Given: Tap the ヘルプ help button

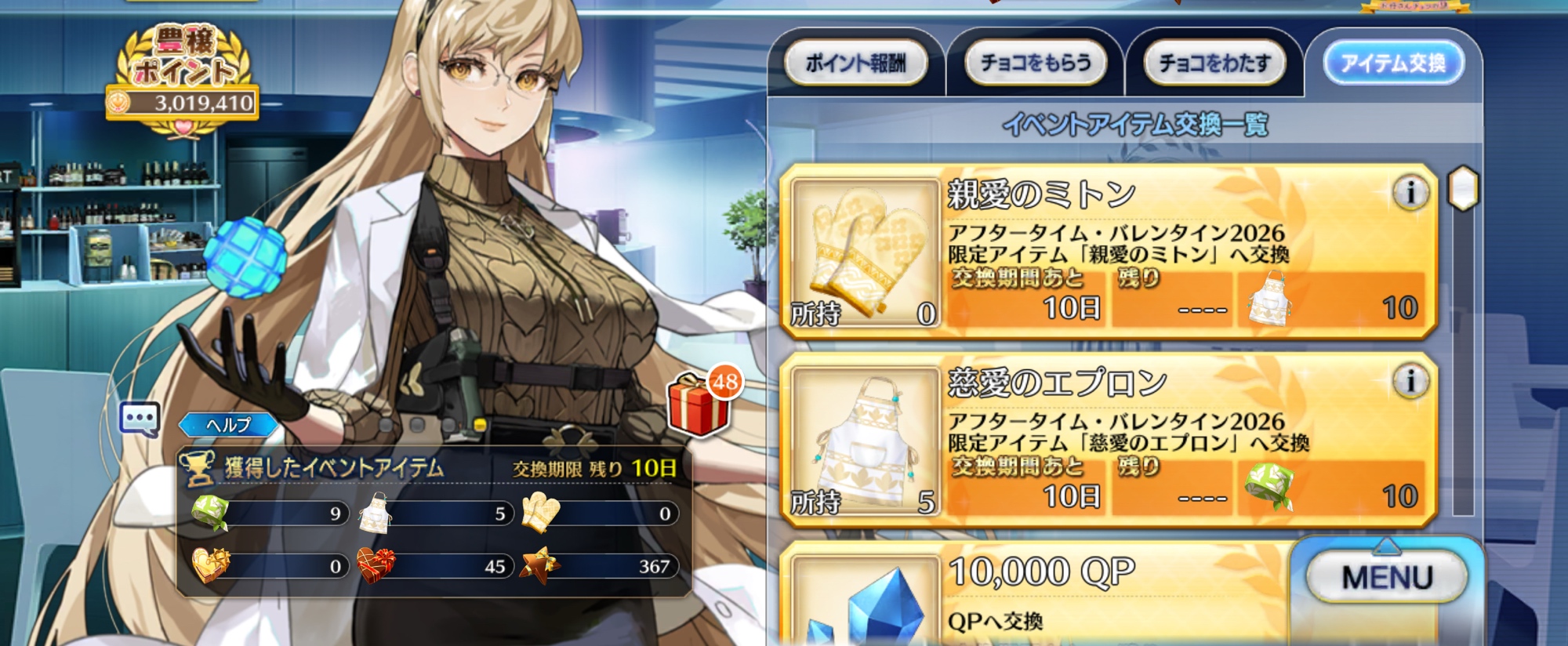Looking at the screenshot, I should coord(228,425).
